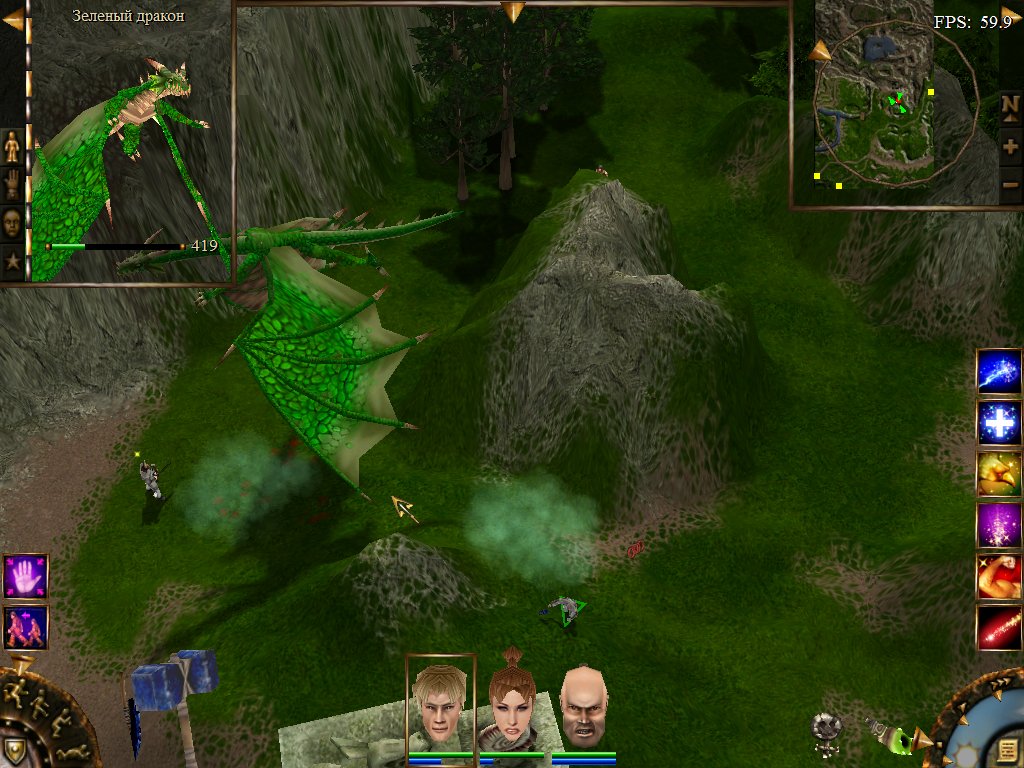Zoom out the minimap with minus button
Viewport: 1024px width, 768px height.
pos(1010,184)
